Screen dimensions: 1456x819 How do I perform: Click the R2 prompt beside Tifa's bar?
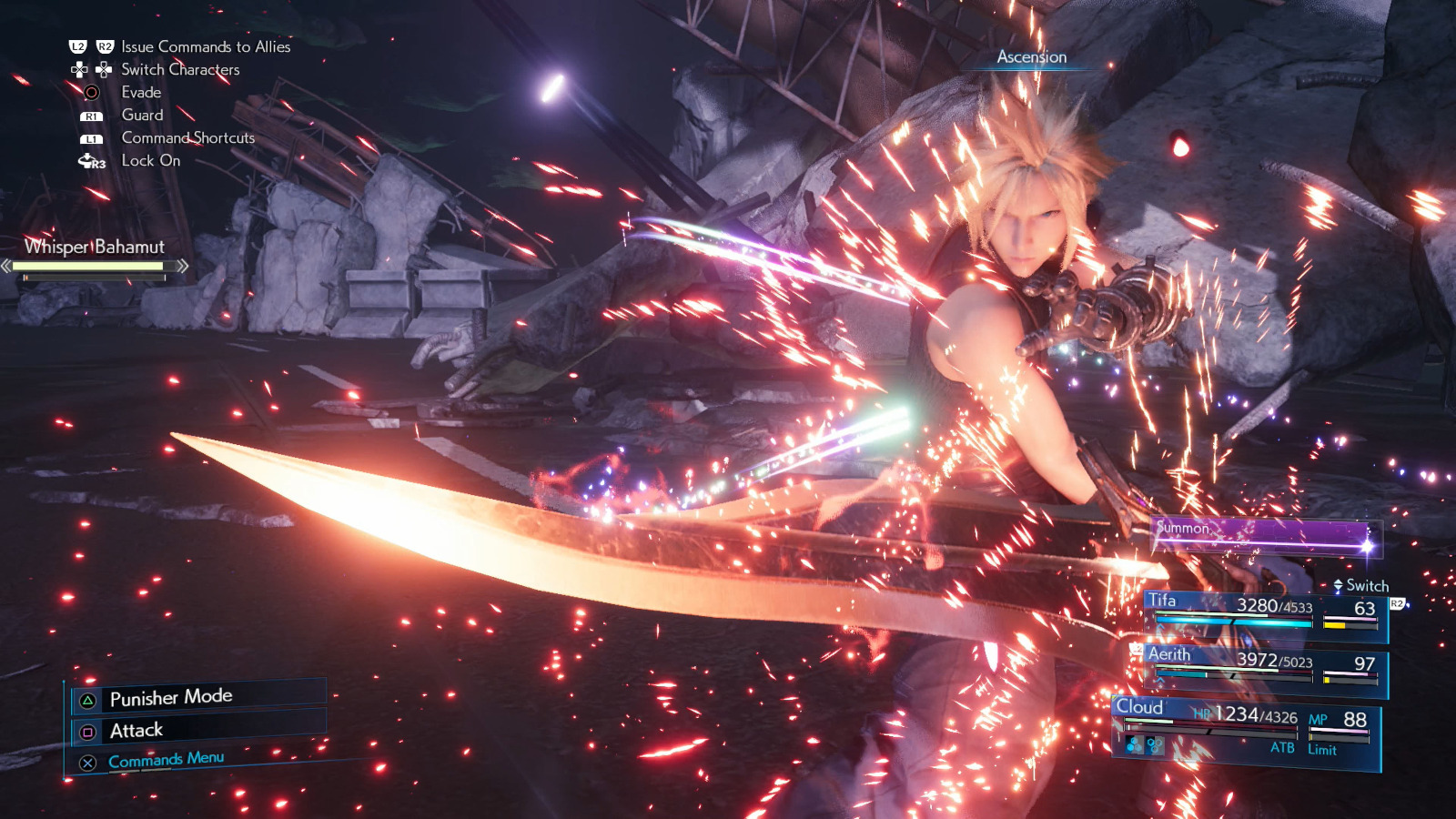tap(1397, 604)
